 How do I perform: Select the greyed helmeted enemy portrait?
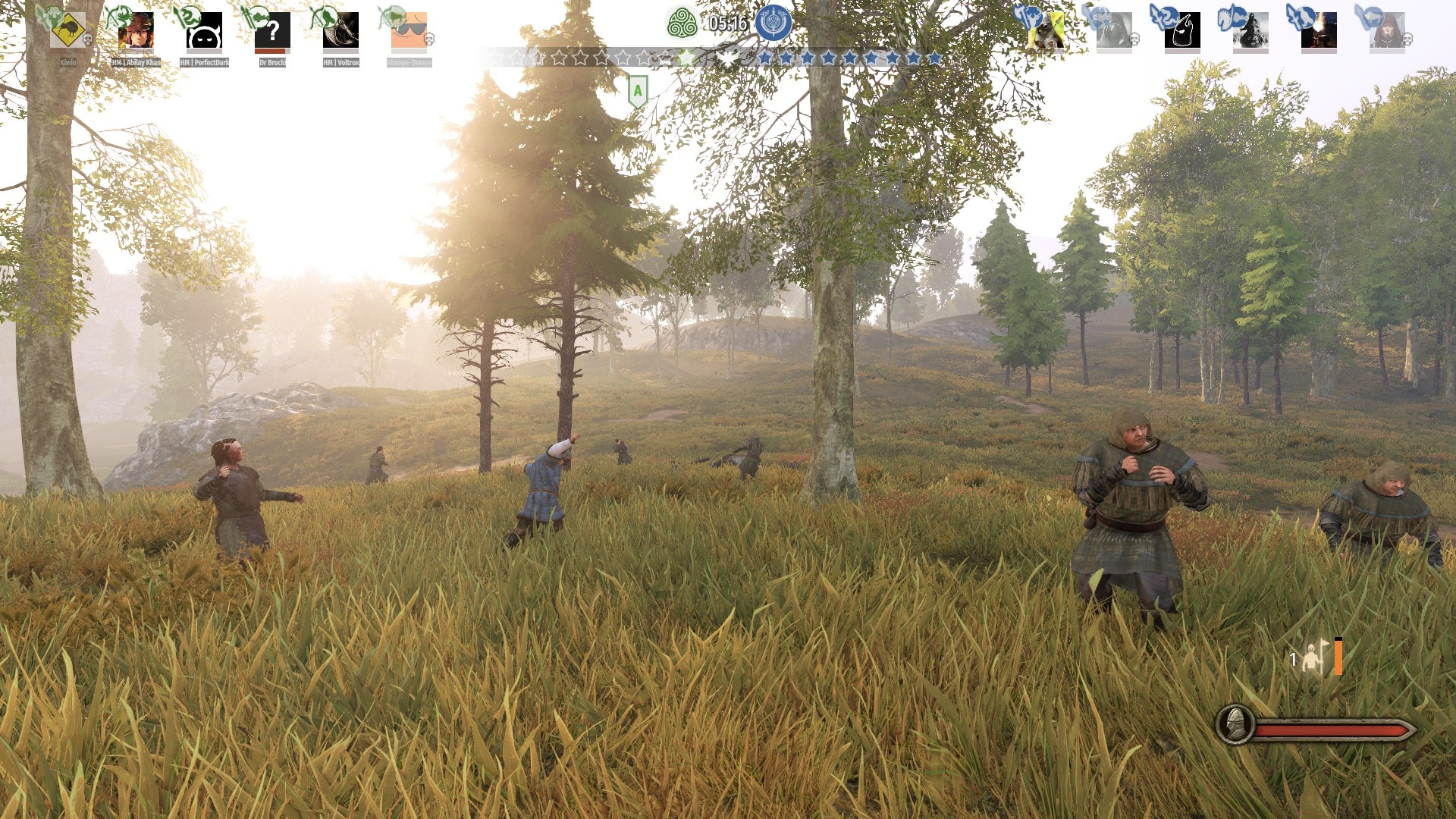coord(1114,30)
